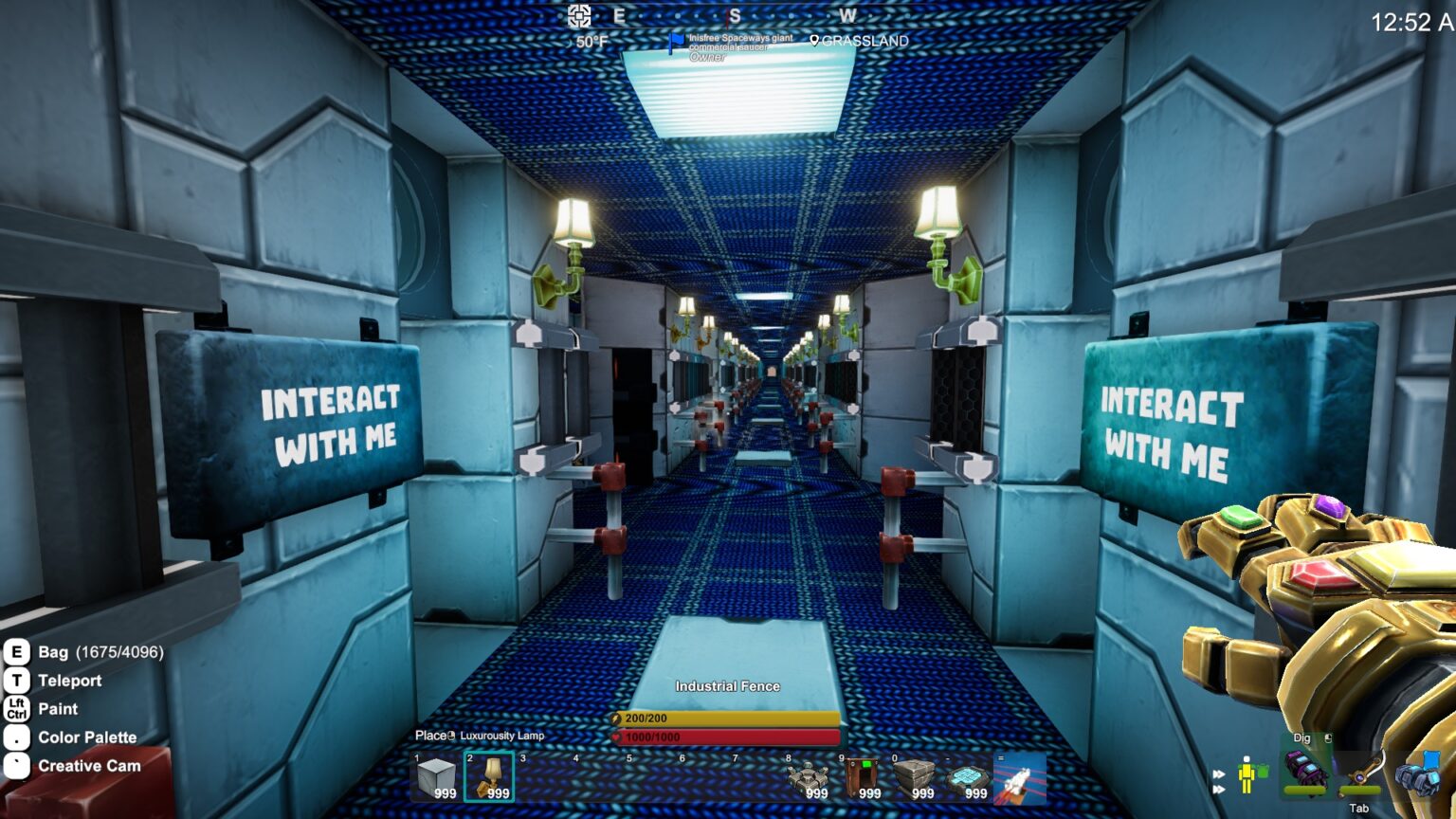1456x819 pixels.
Task: Activate the Paint option
Action: (x=58, y=709)
